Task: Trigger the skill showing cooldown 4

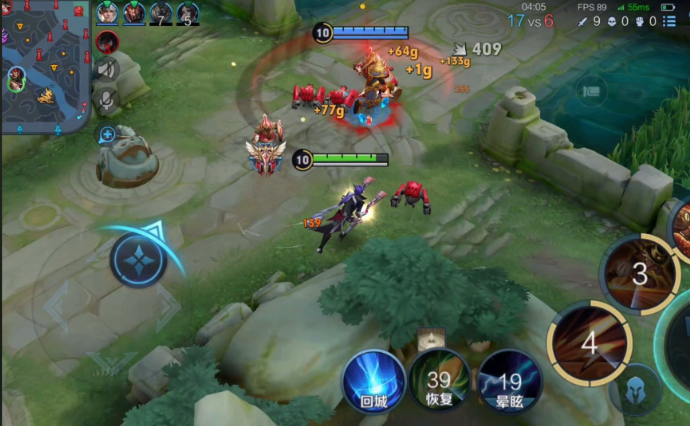Action: (x=588, y=343)
